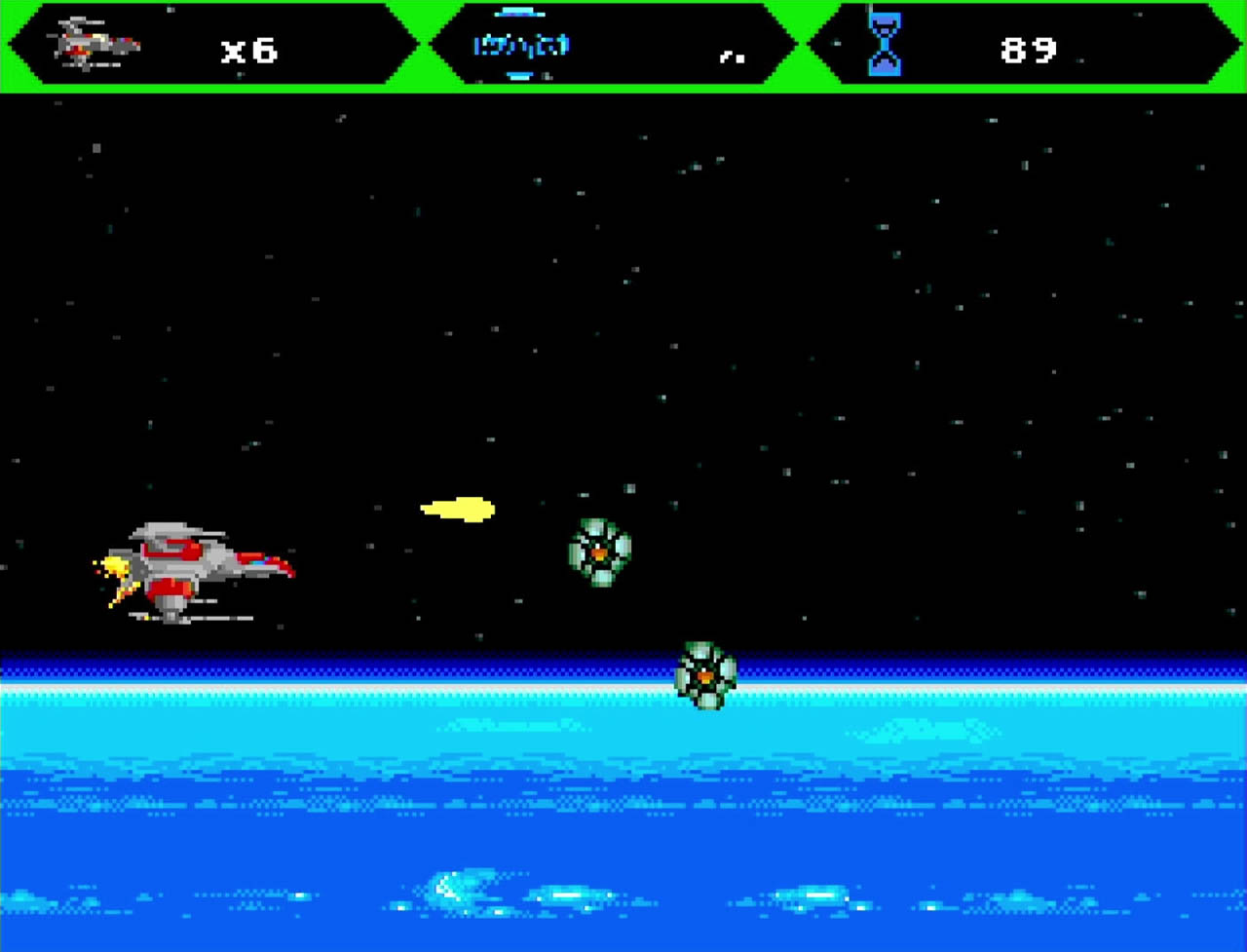Click the blue hourglass timer icon
The image size is (1247, 952).
(885, 45)
